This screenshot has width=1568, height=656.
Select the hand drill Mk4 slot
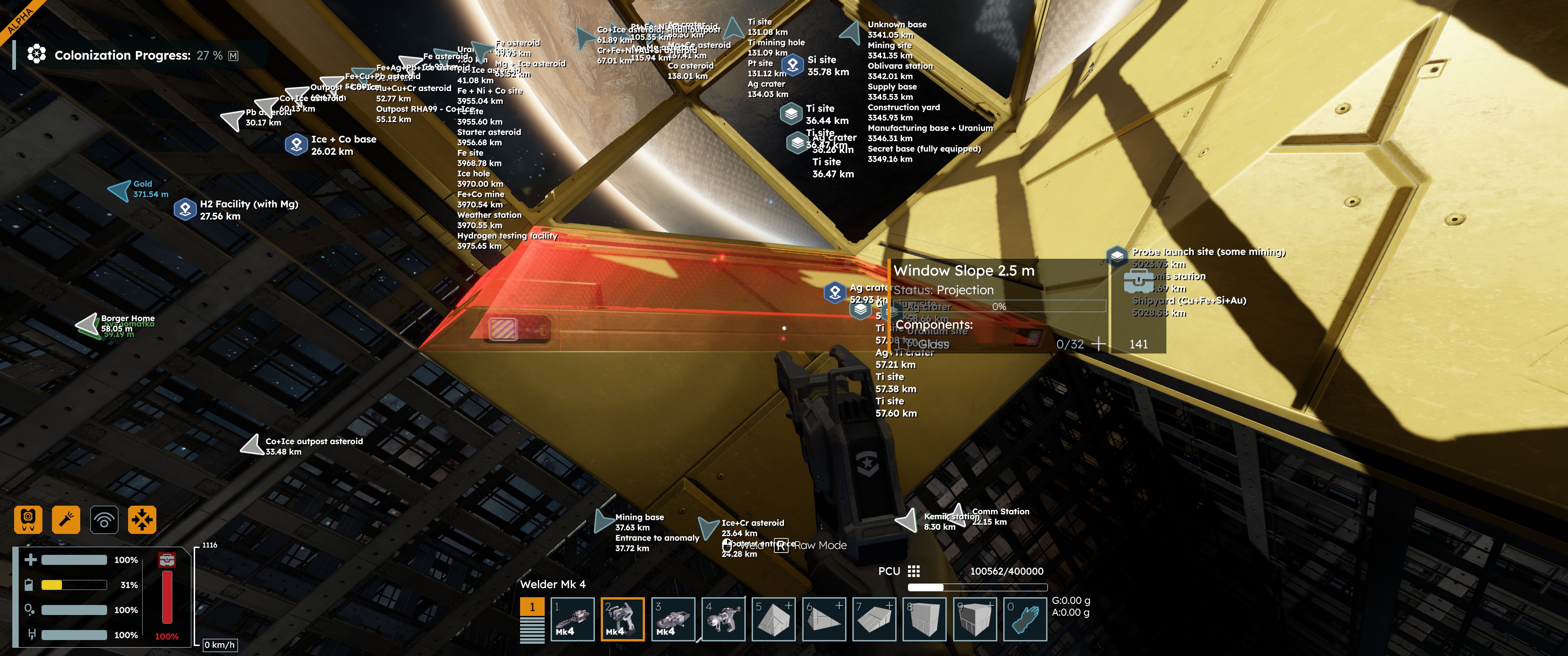pos(572,619)
